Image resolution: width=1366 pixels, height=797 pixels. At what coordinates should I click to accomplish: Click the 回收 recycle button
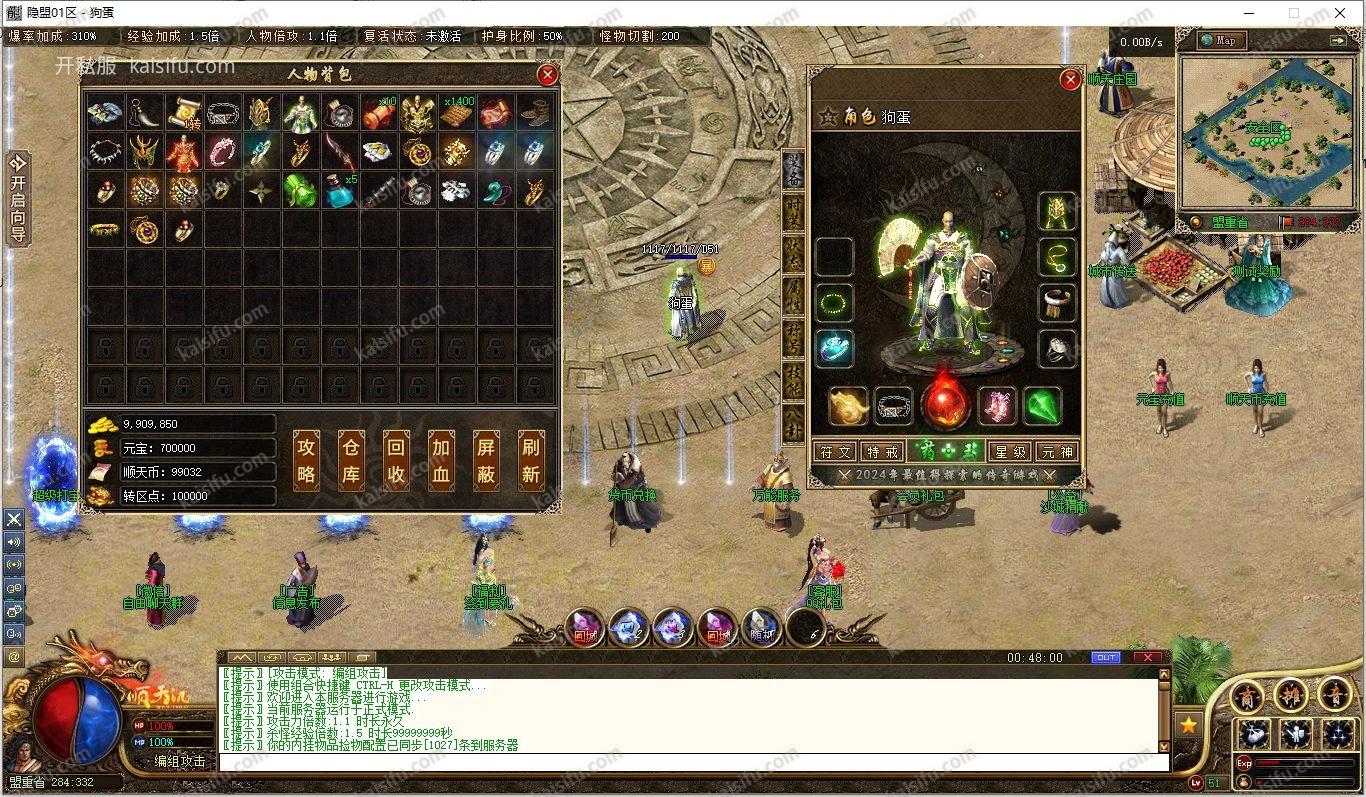tap(396, 461)
